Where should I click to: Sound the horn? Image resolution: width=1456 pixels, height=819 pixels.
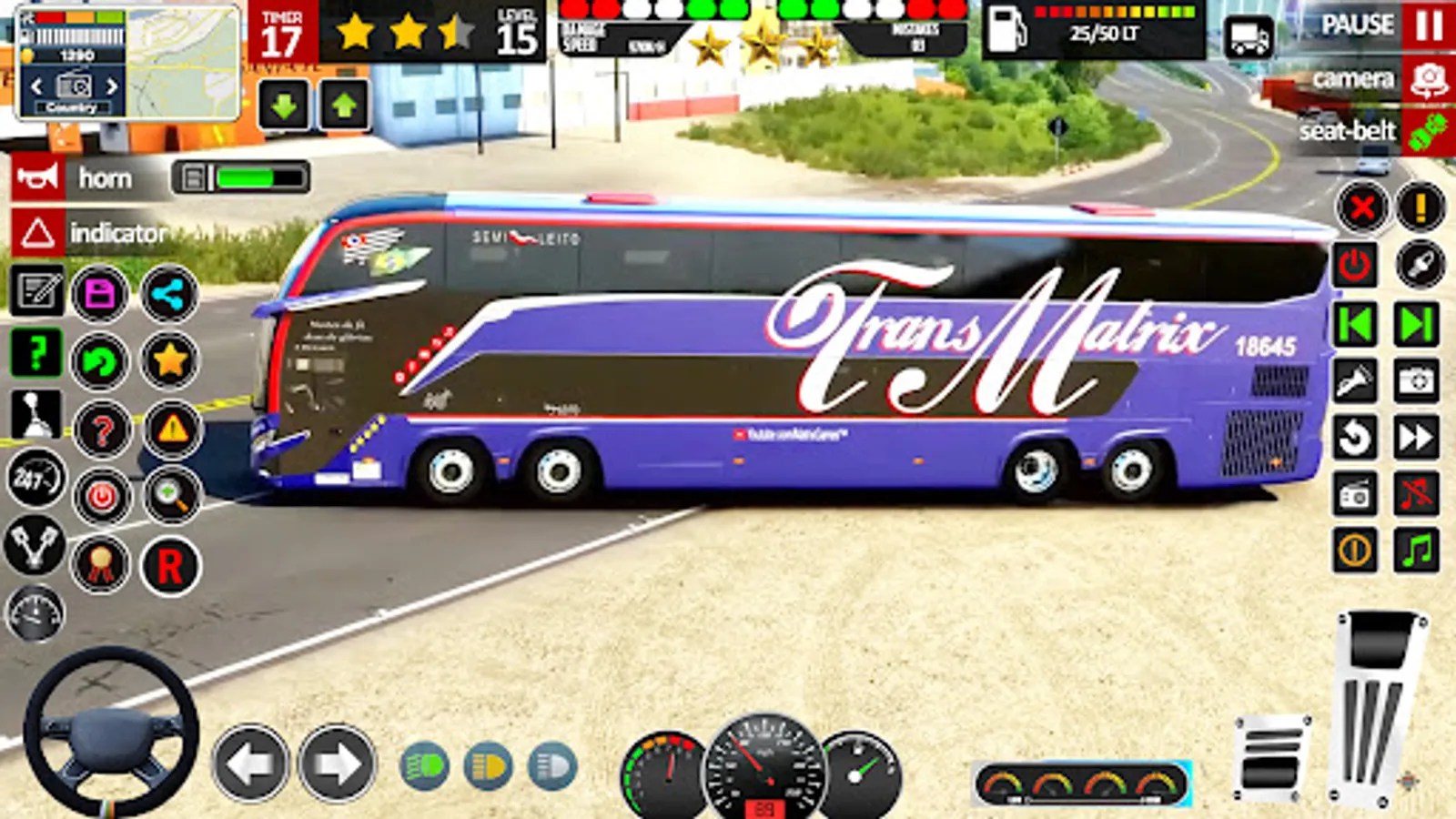(37, 177)
